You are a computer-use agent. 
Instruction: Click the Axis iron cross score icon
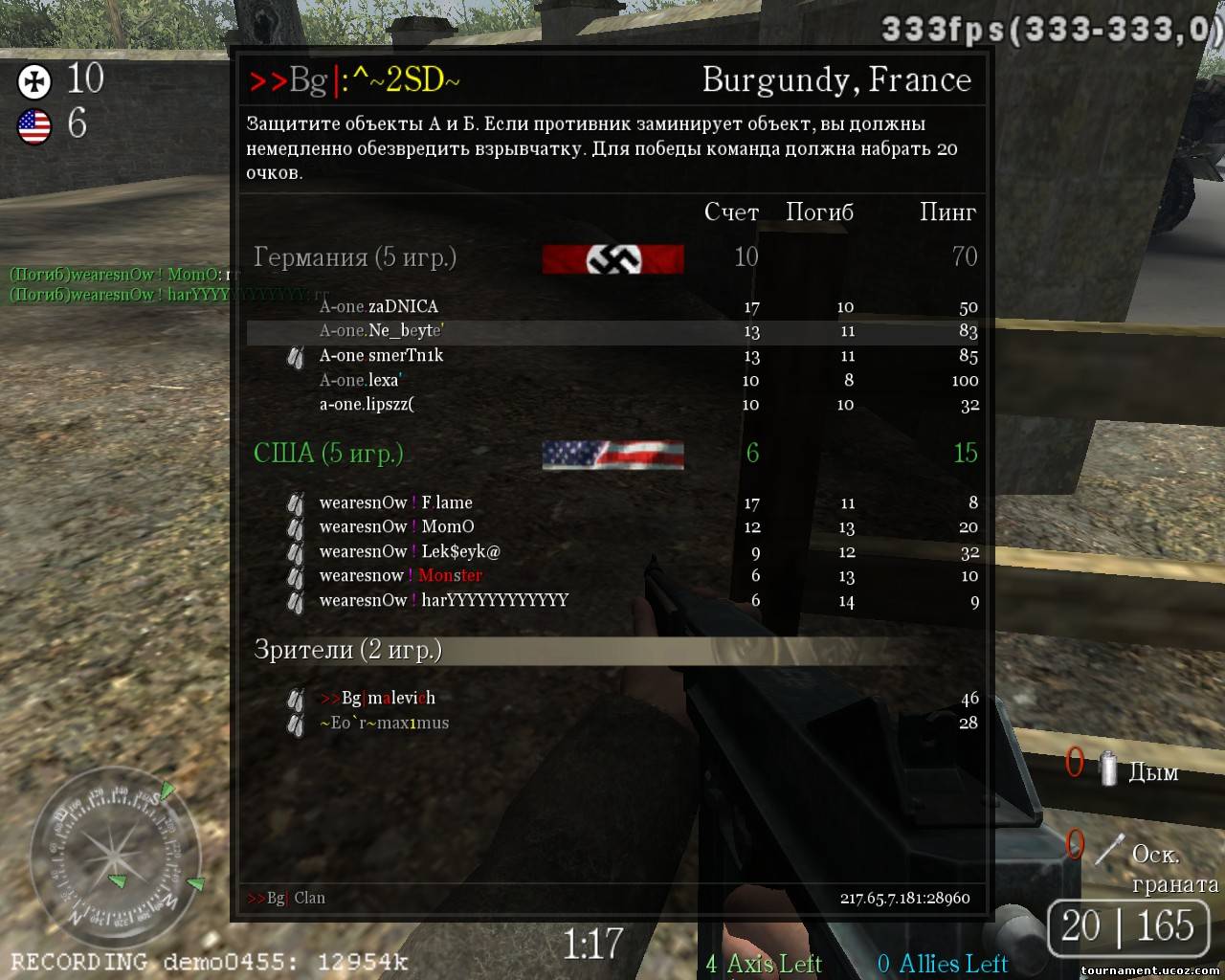pyautogui.click(x=34, y=81)
